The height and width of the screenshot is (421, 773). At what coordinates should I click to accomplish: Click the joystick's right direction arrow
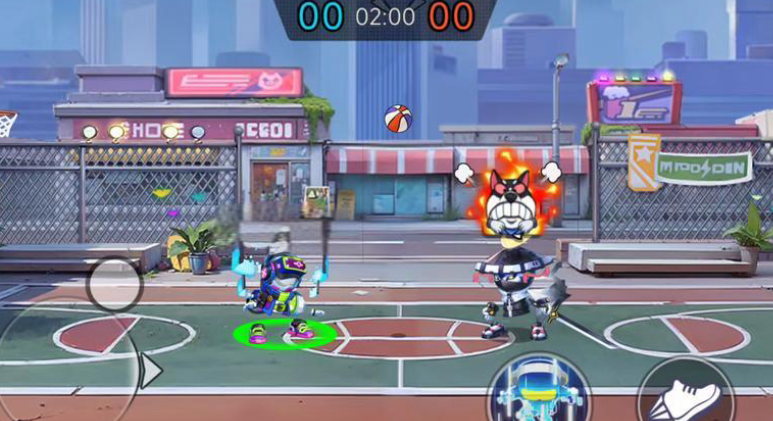click(x=151, y=371)
